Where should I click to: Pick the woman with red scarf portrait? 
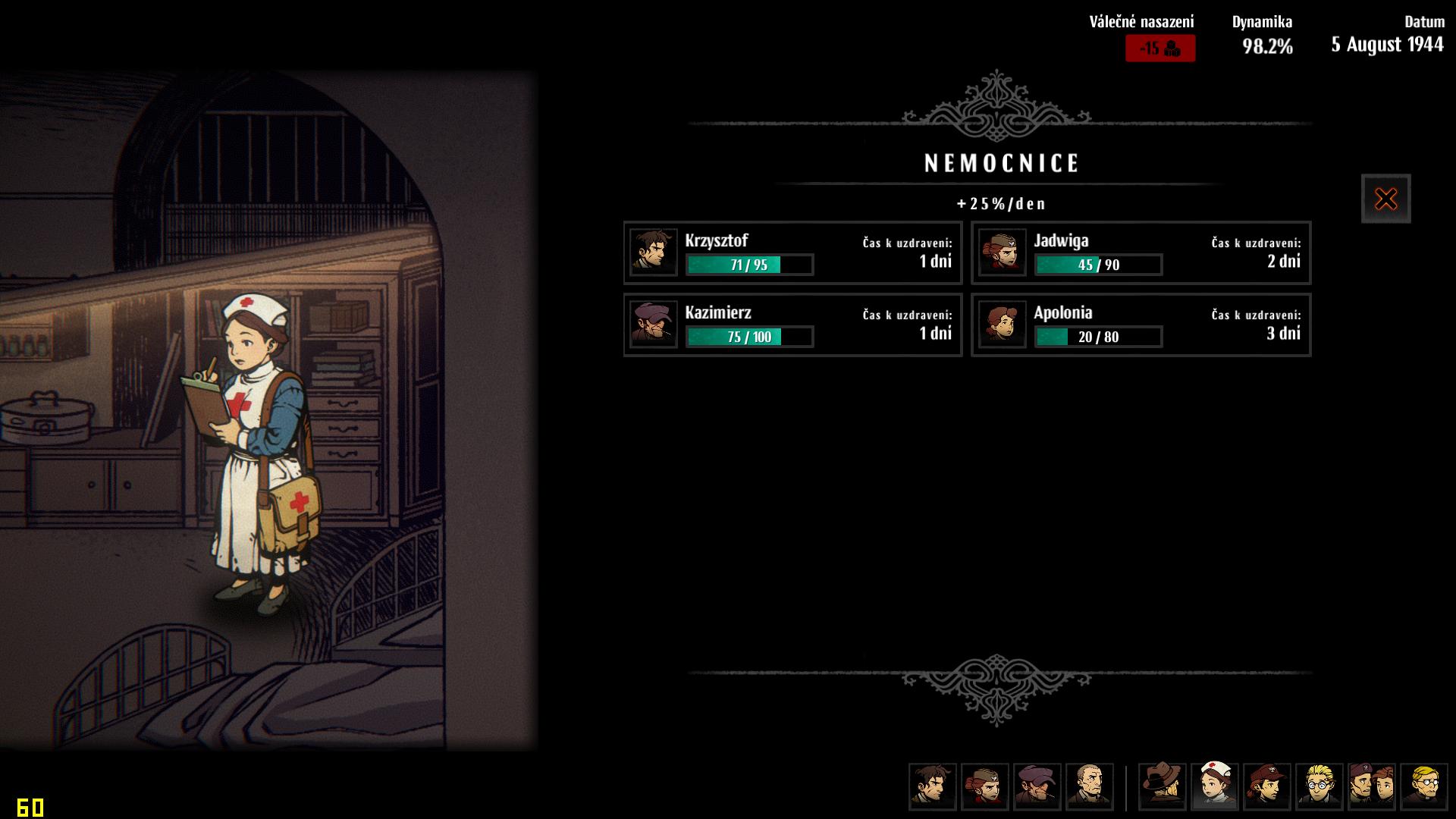tap(984, 786)
